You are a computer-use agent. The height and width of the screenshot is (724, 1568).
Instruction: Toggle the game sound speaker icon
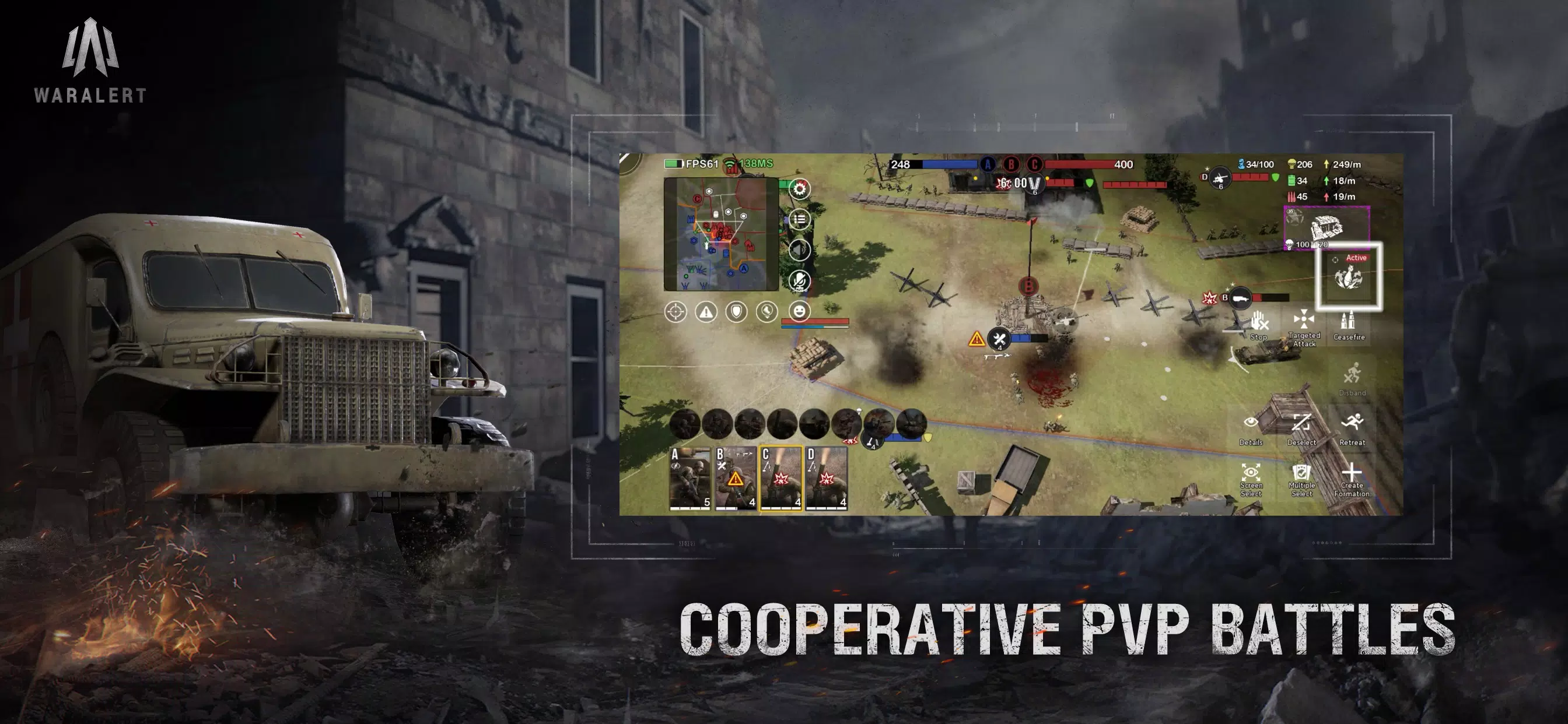(799, 250)
